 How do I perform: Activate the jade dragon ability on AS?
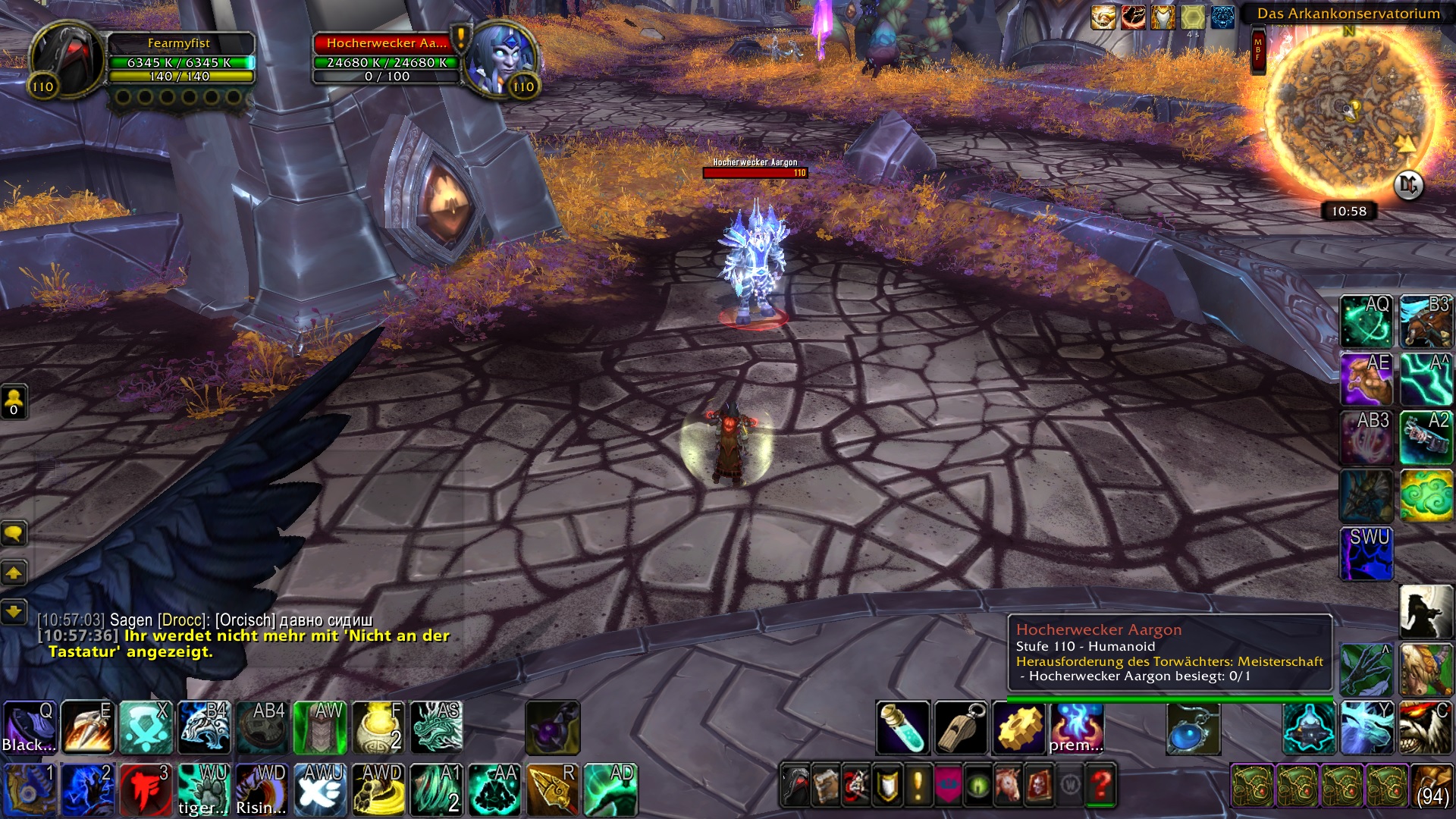click(436, 727)
